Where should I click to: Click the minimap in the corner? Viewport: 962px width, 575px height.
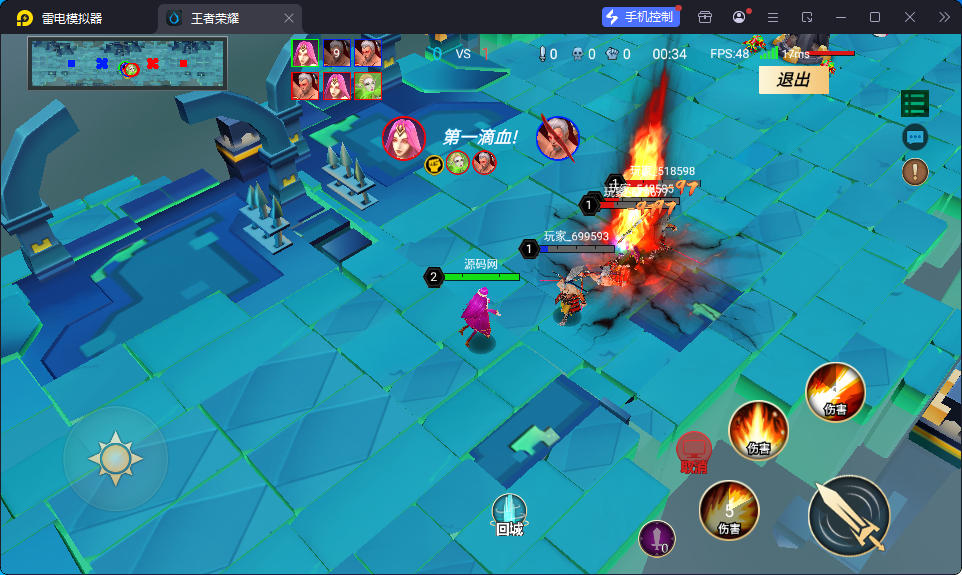click(127, 63)
